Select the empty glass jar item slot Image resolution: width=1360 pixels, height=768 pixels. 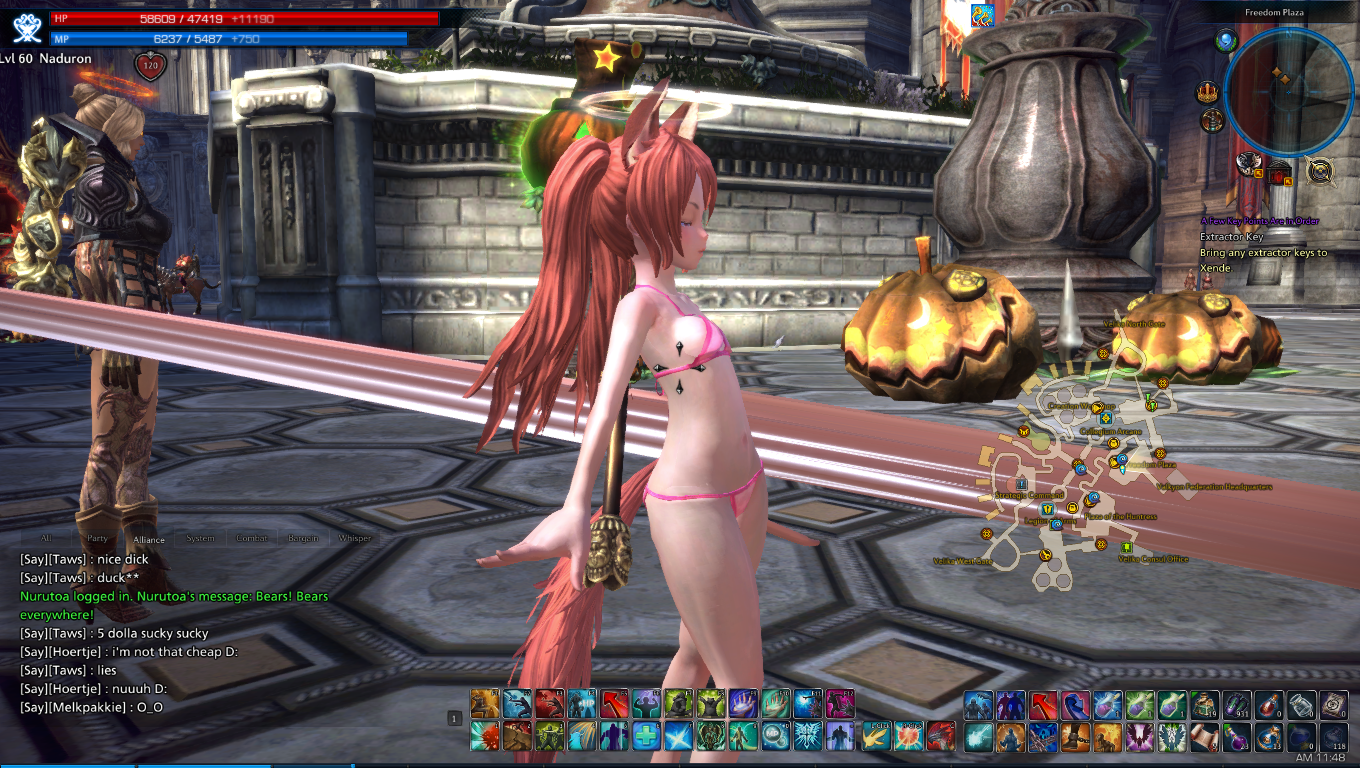tap(1302, 705)
